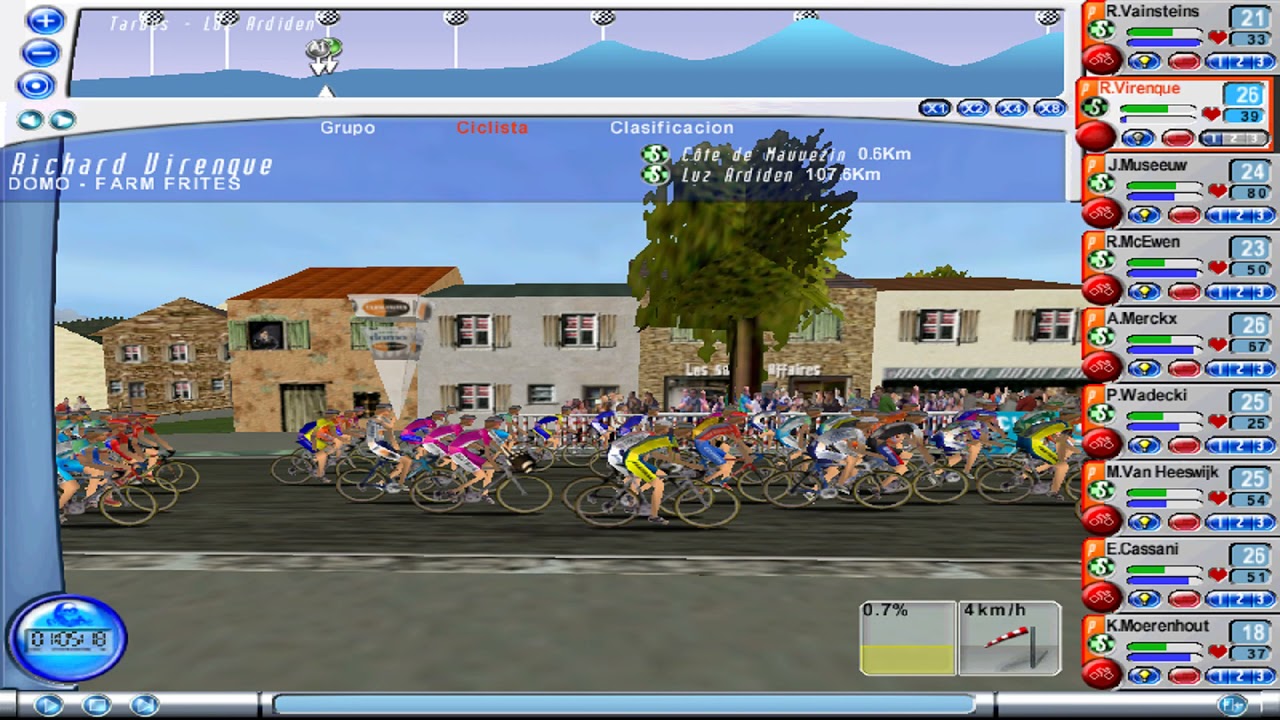Select the Ciclista tab
1280x720 pixels.
tap(492, 128)
